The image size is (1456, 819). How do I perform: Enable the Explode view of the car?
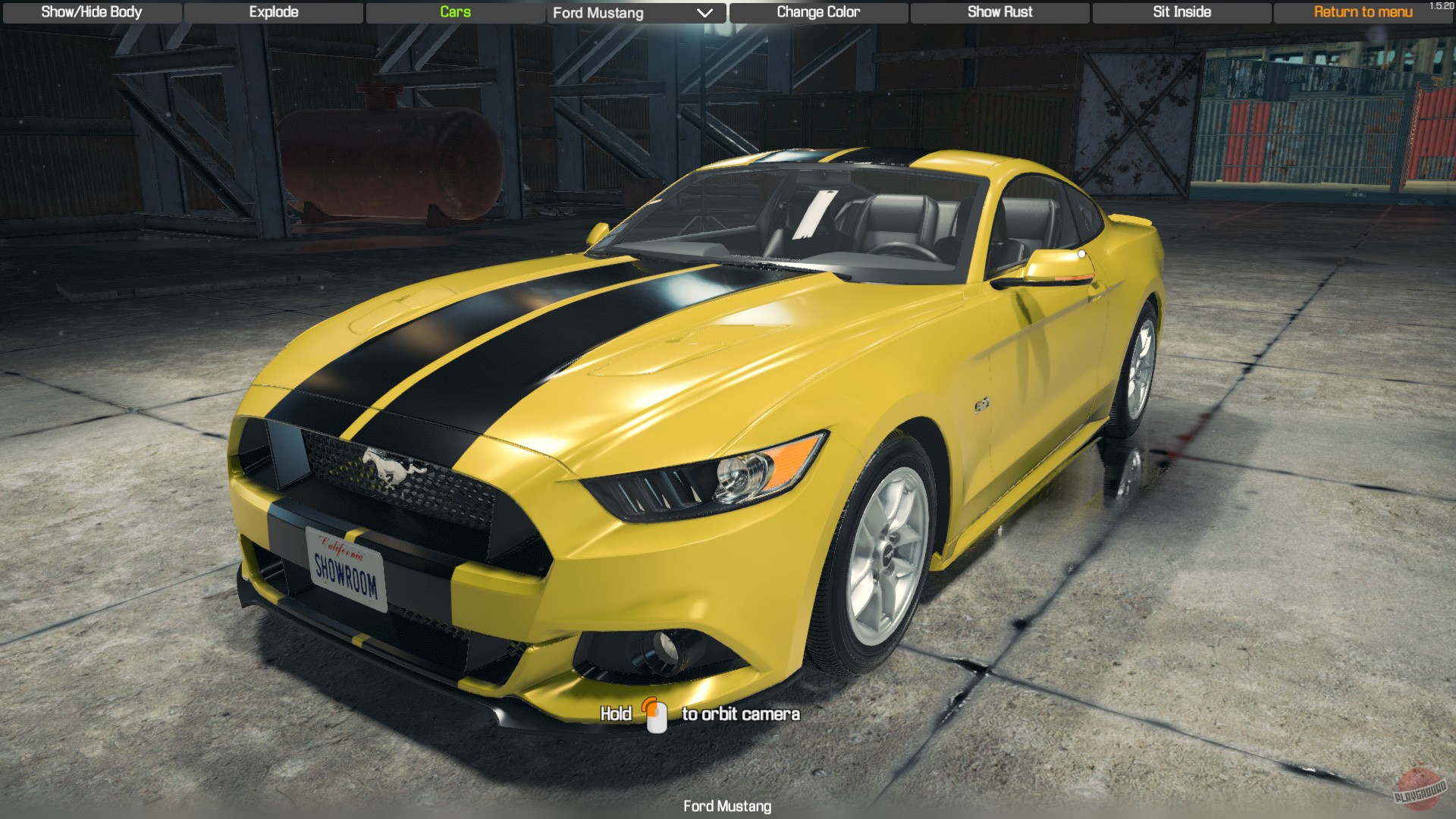tap(273, 12)
